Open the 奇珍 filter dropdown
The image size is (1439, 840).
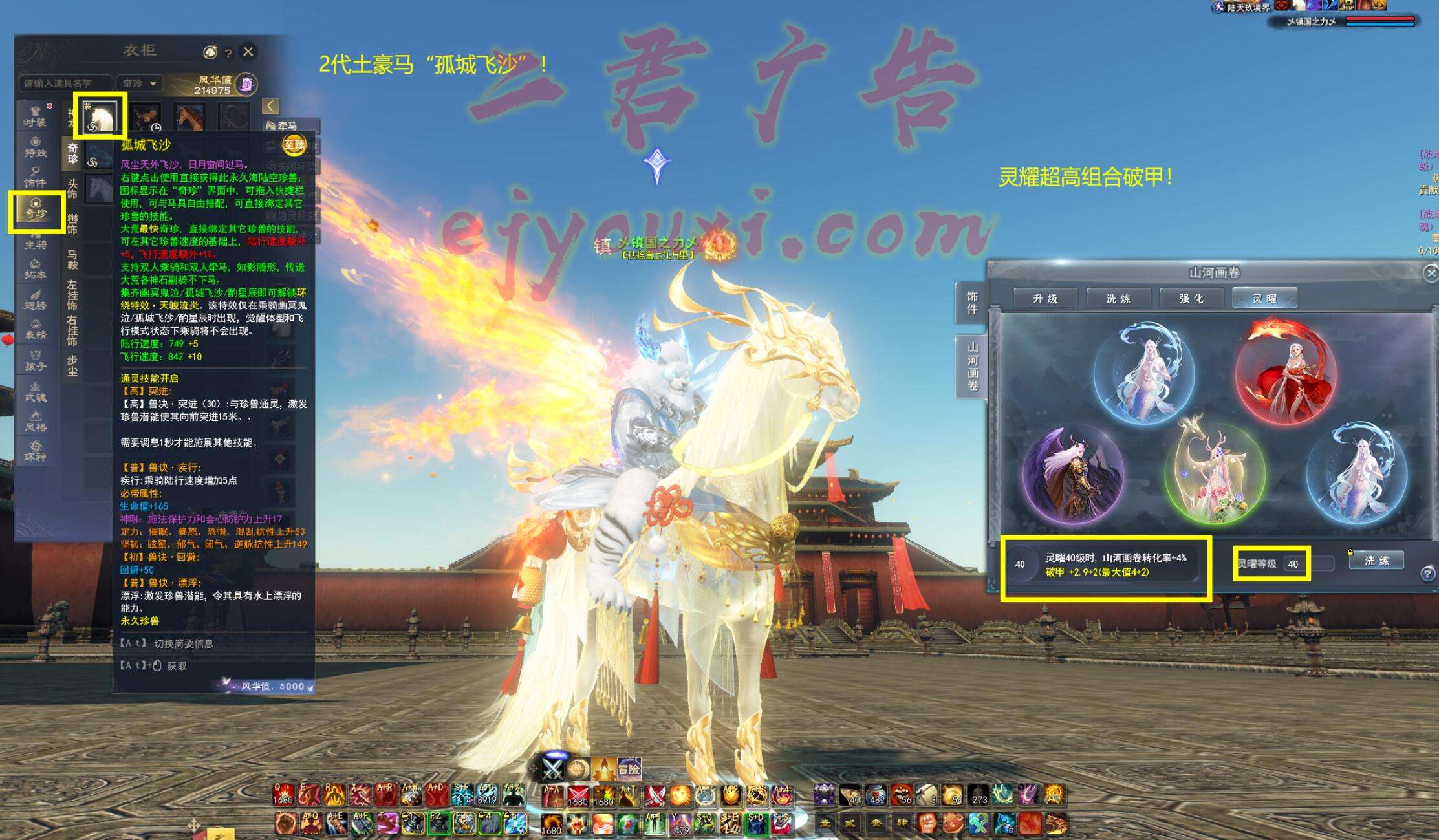coord(139,83)
